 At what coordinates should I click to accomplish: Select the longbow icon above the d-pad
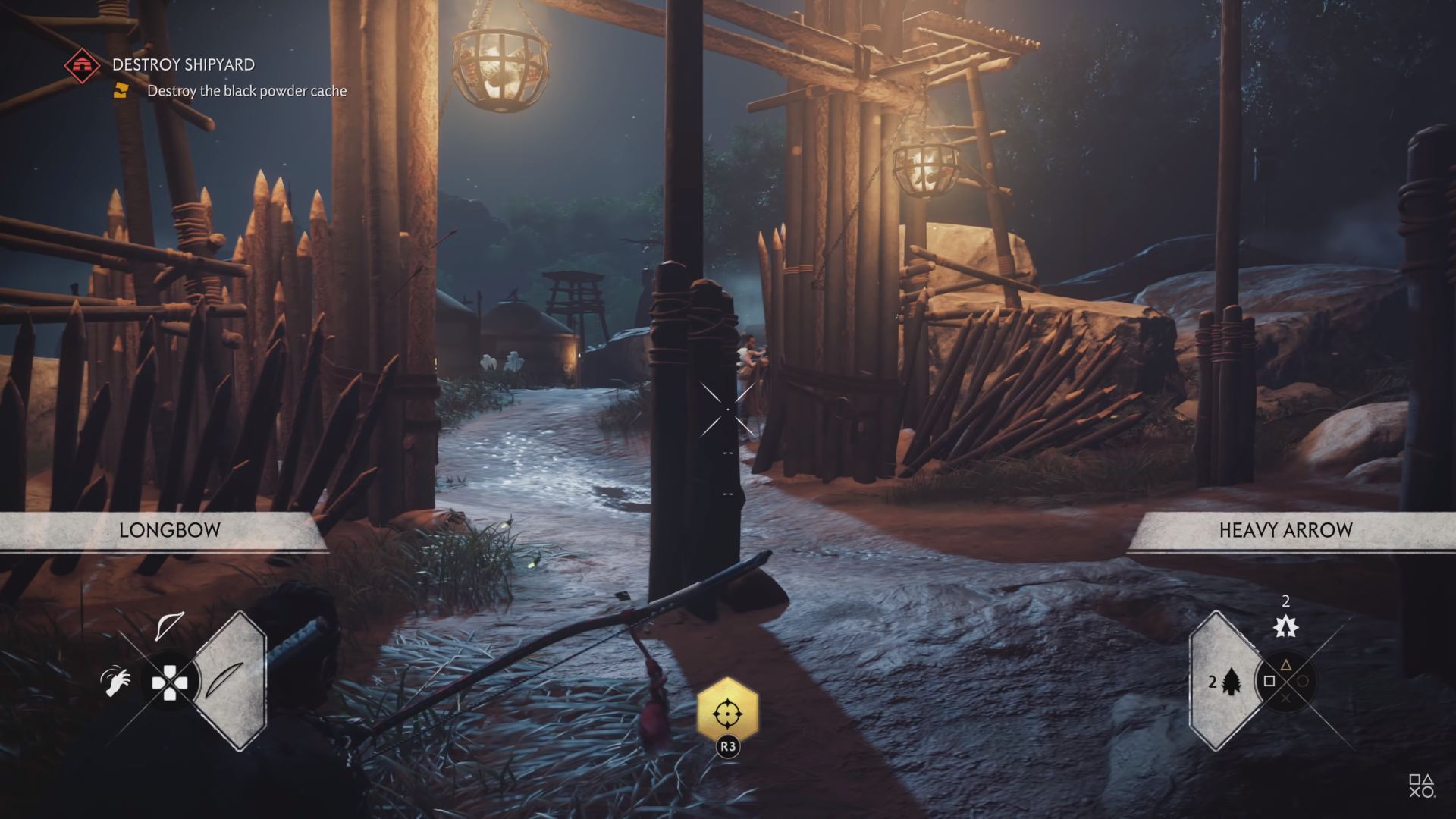click(171, 626)
